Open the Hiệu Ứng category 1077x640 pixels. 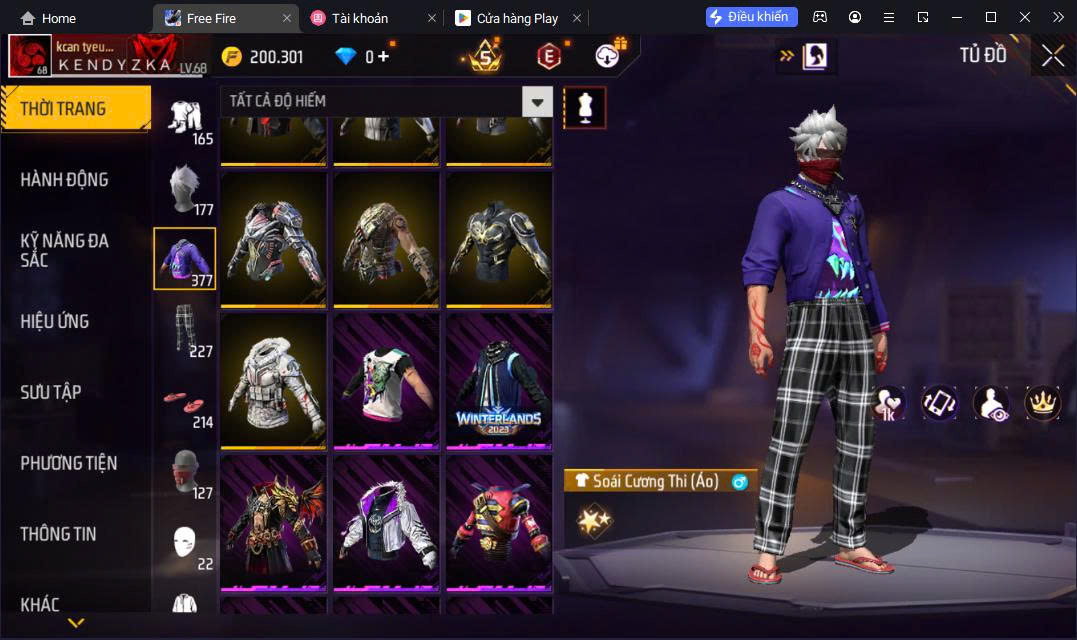(x=55, y=321)
